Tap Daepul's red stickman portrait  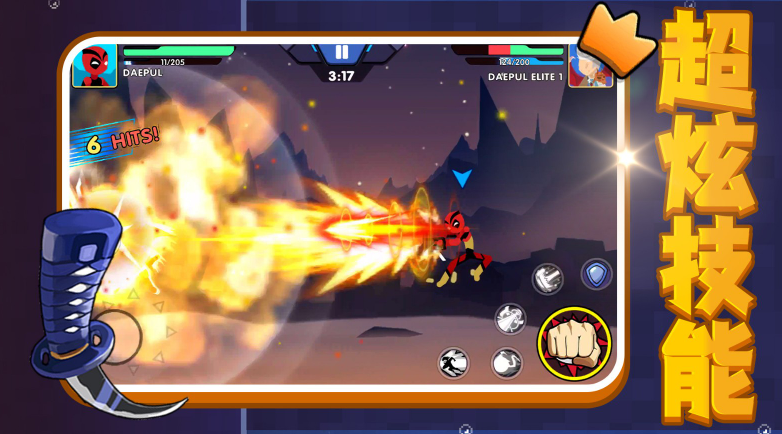pyautogui.click(x=94, y=67)
